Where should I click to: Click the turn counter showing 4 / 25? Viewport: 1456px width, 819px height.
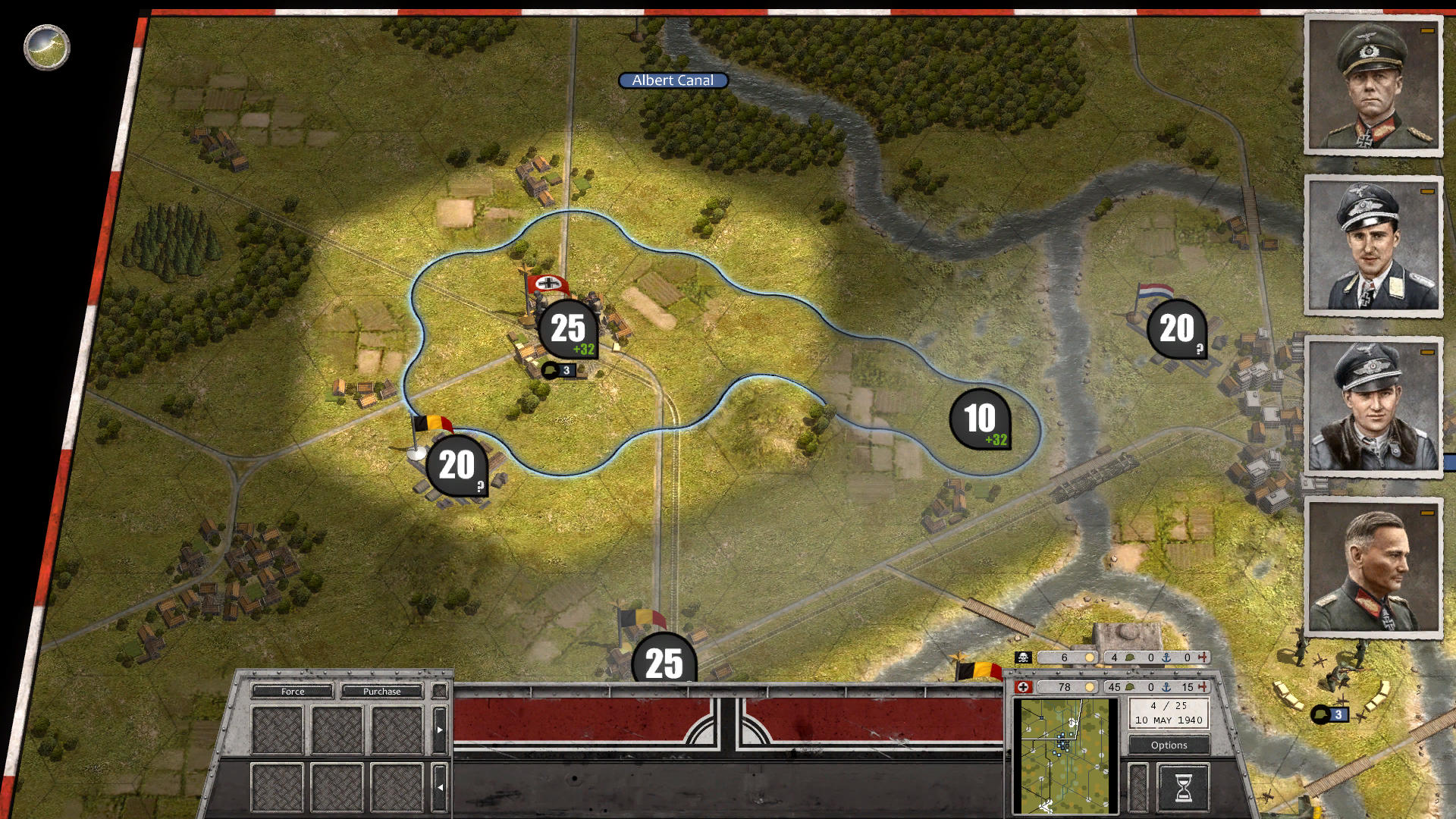point(1168,711)
